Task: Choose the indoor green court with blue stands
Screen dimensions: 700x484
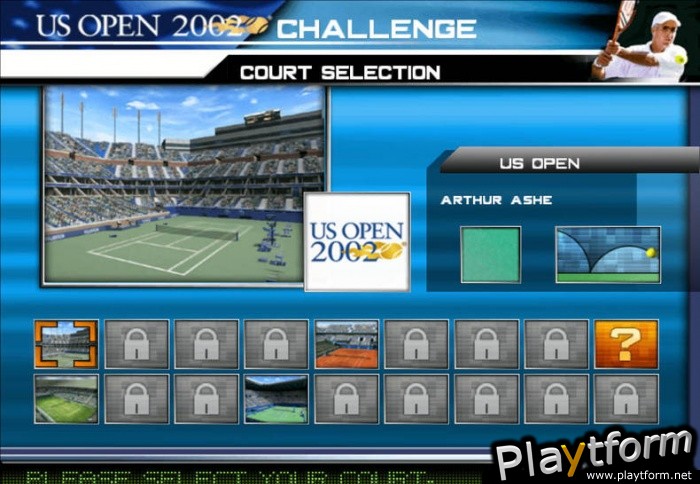Action: tap(276, 399)
